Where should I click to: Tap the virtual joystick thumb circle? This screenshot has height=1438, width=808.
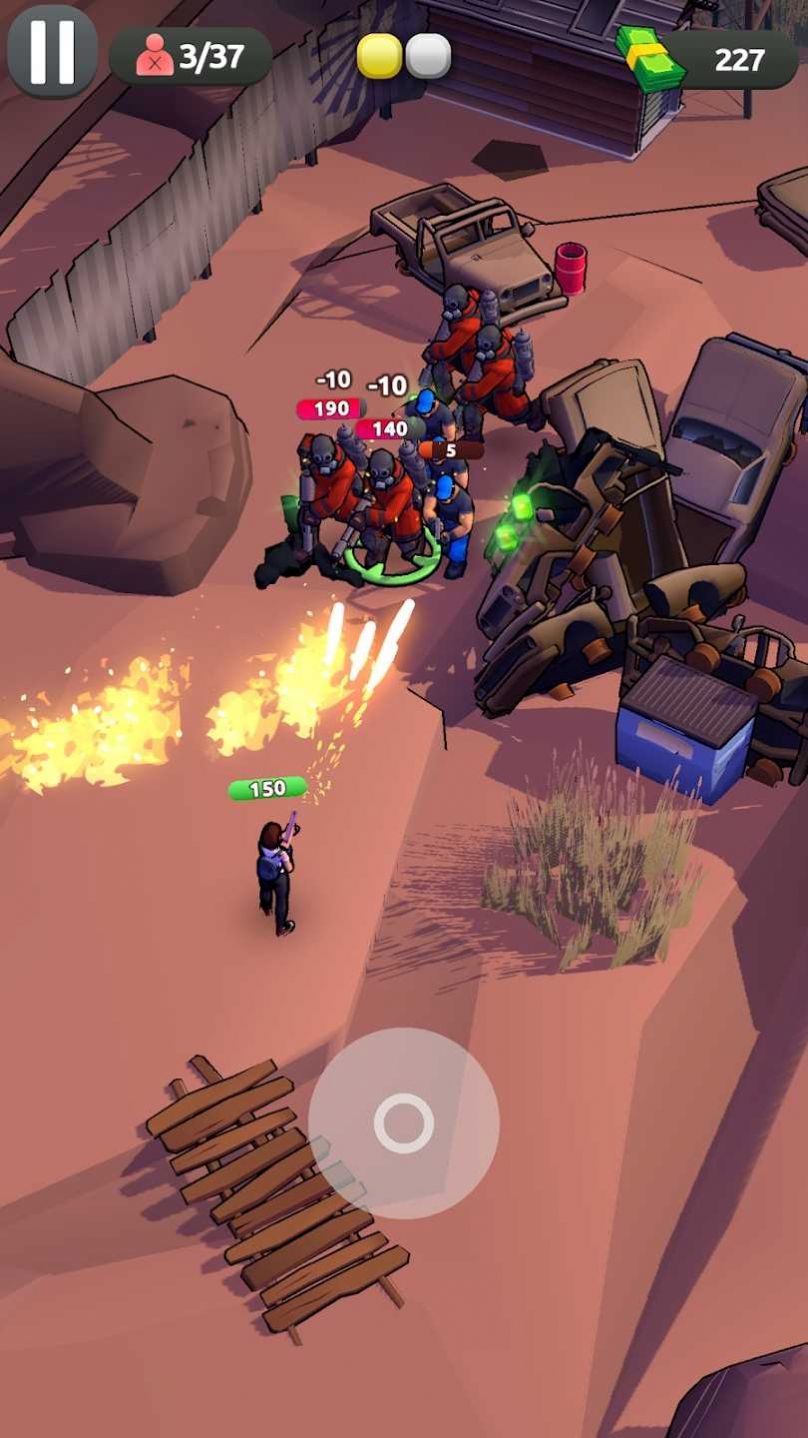point(404,1122)
